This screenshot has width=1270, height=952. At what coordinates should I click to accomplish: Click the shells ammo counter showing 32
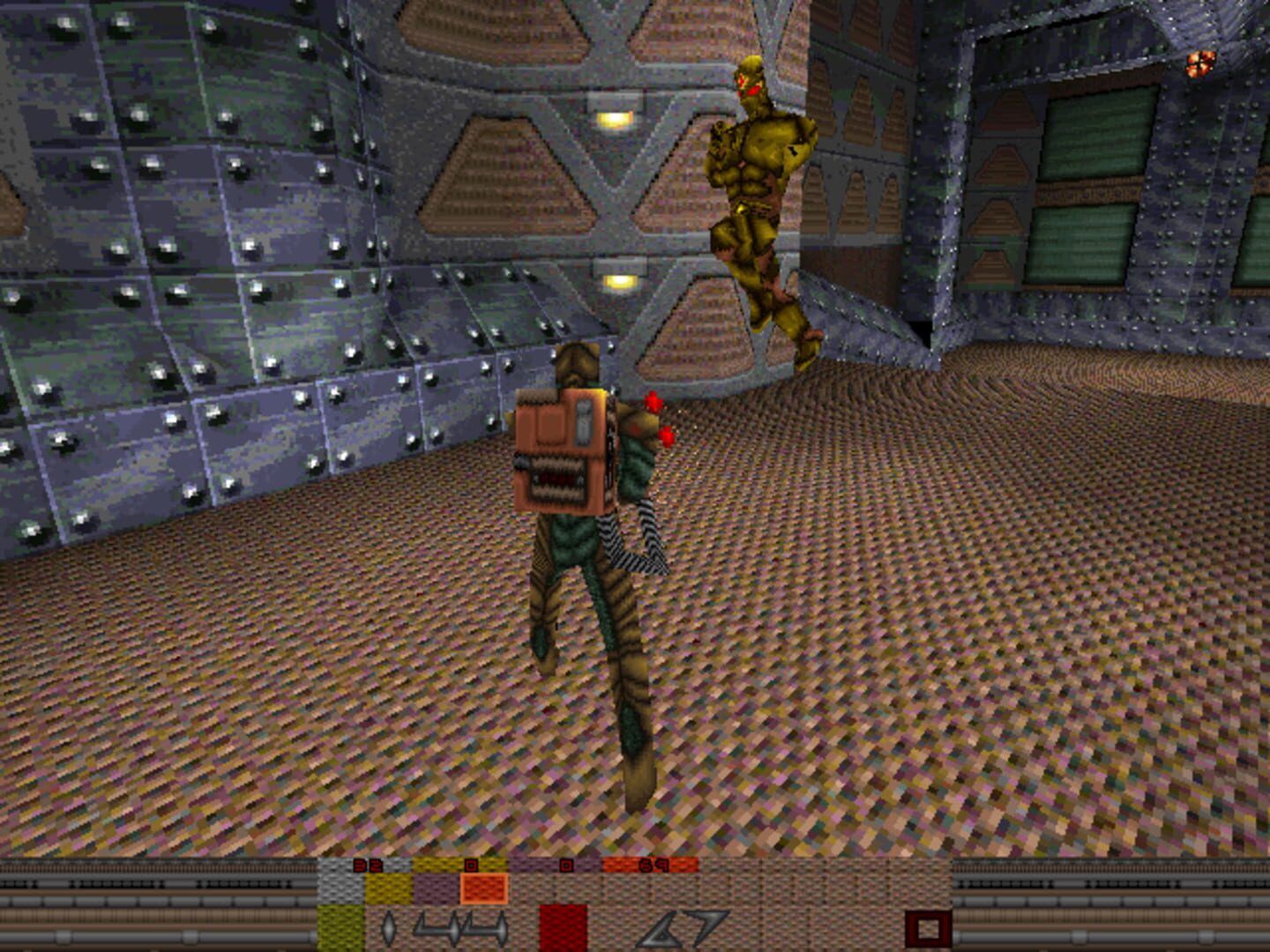click(x=366, y=866)
